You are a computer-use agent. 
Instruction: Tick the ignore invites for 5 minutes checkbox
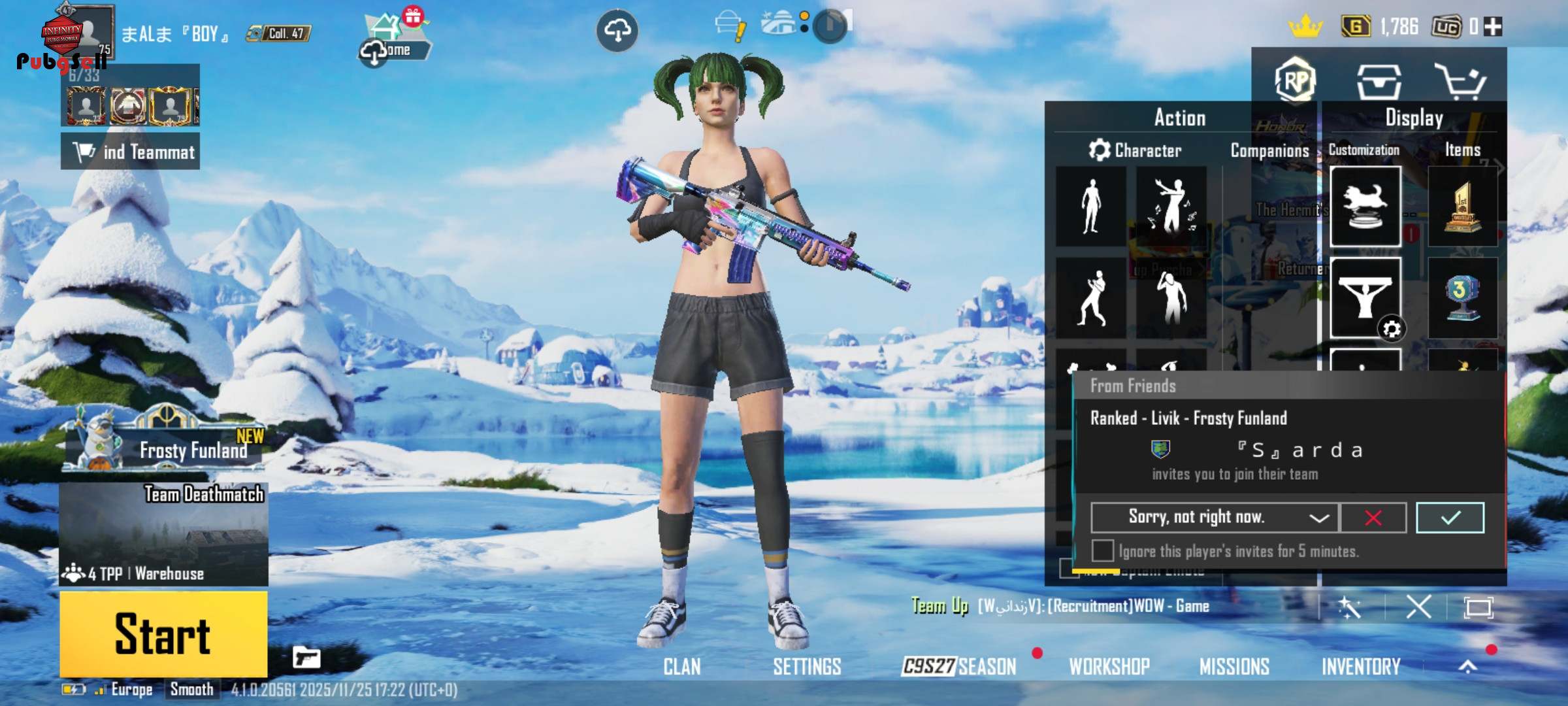click(x=1103, y=550)
